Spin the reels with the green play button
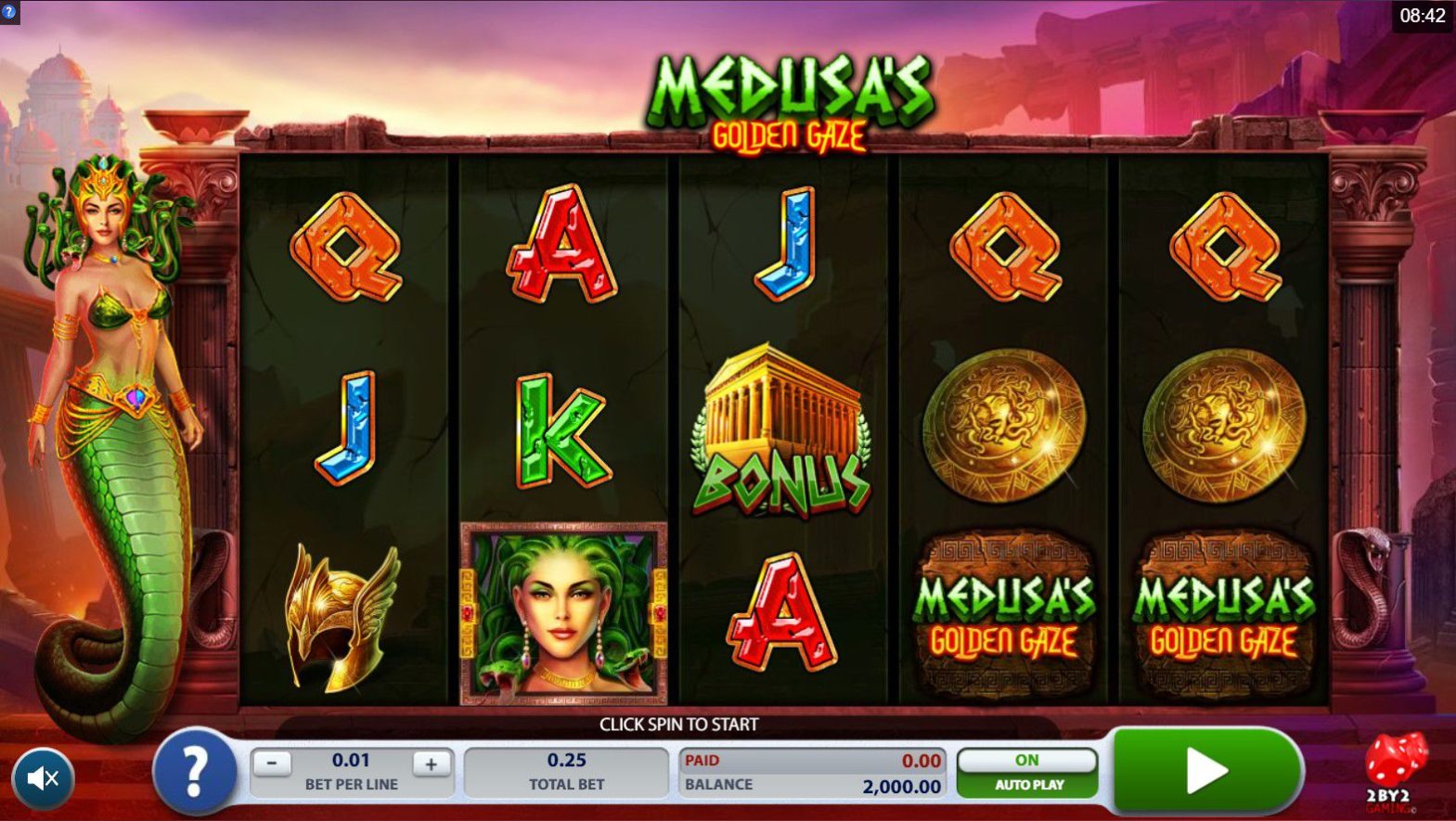The height and width of the screenshot is (821, 1456). (1205, 770)
